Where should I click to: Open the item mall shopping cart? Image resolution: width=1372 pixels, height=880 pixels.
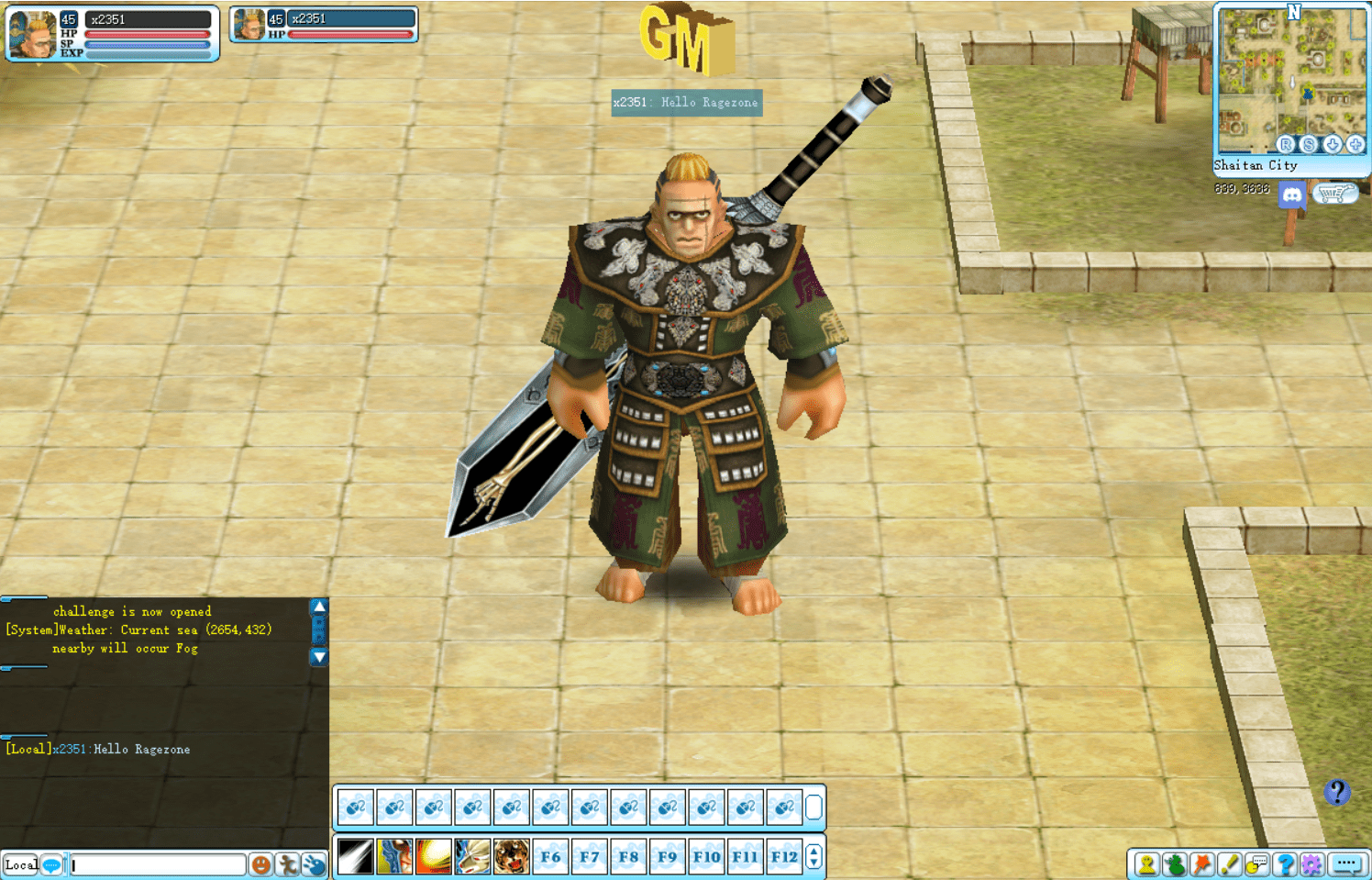[1337, 194]
